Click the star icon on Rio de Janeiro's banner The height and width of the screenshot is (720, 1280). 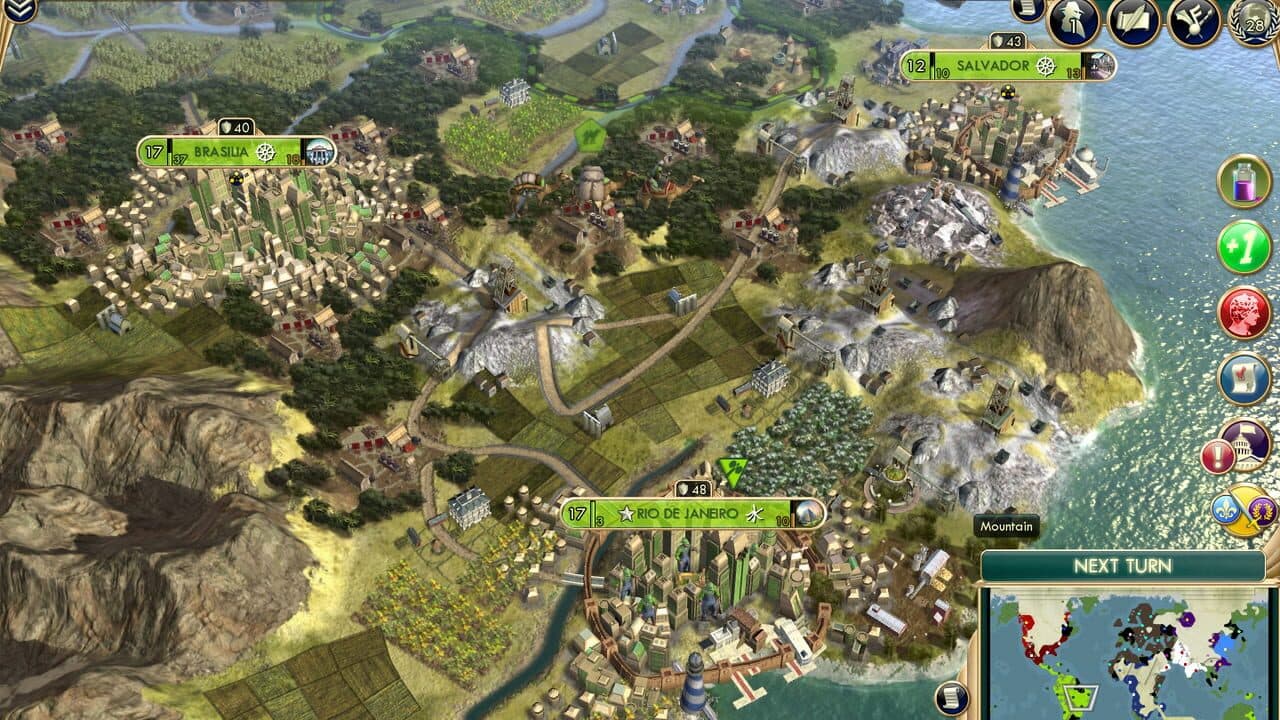tap(627, 513)
